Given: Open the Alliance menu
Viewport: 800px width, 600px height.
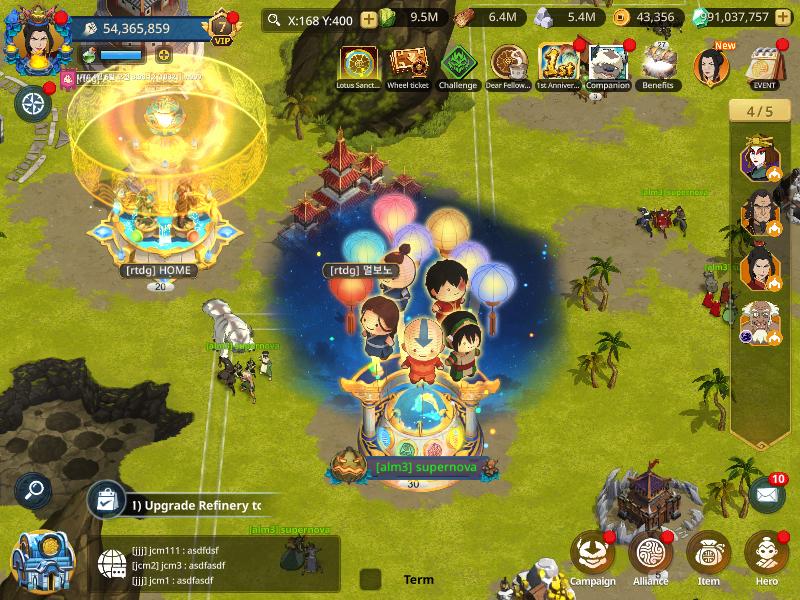Looking at the screenshot, I should coord(650,555).
